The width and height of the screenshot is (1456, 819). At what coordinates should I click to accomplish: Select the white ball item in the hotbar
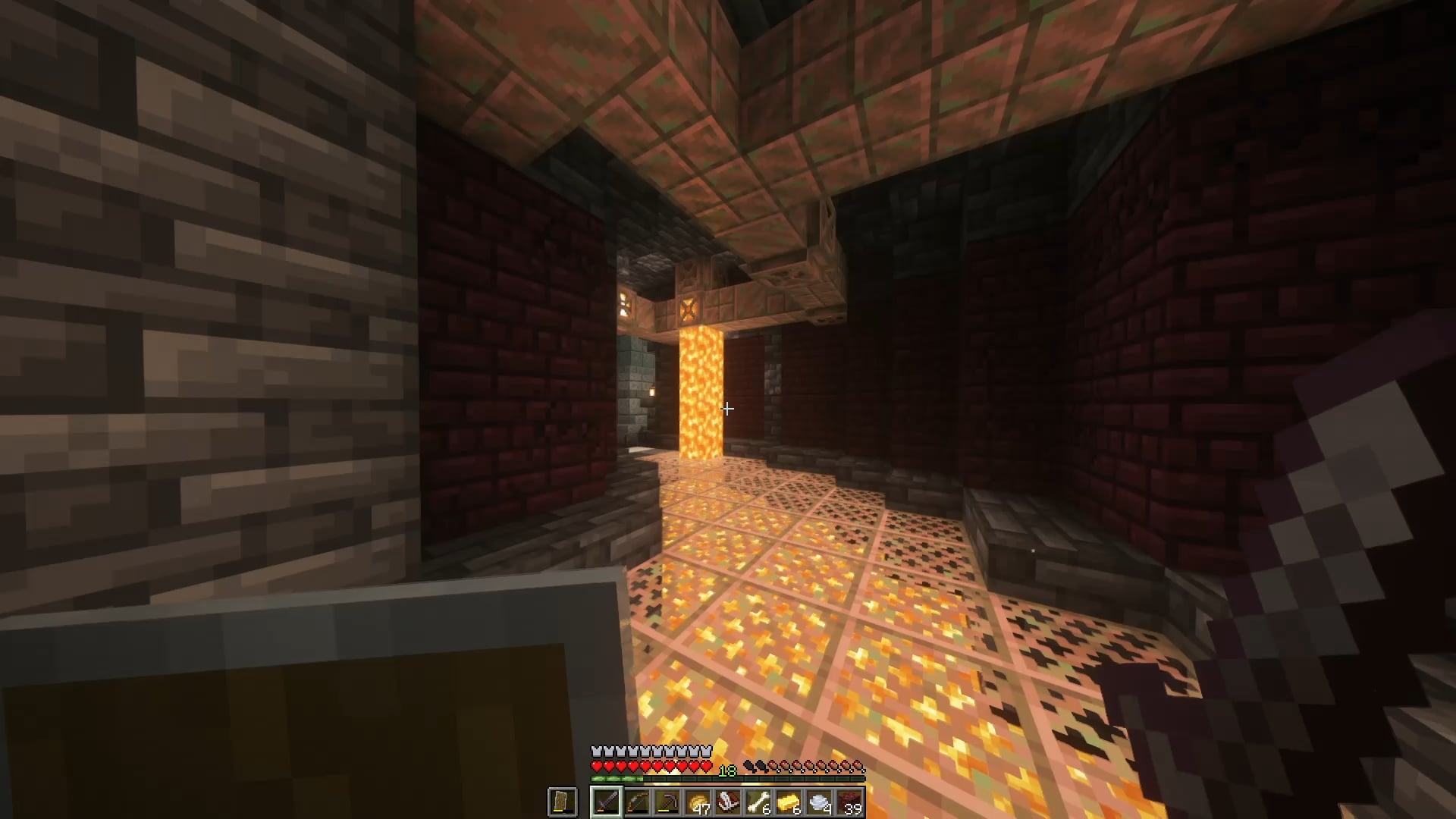(819, 800)
